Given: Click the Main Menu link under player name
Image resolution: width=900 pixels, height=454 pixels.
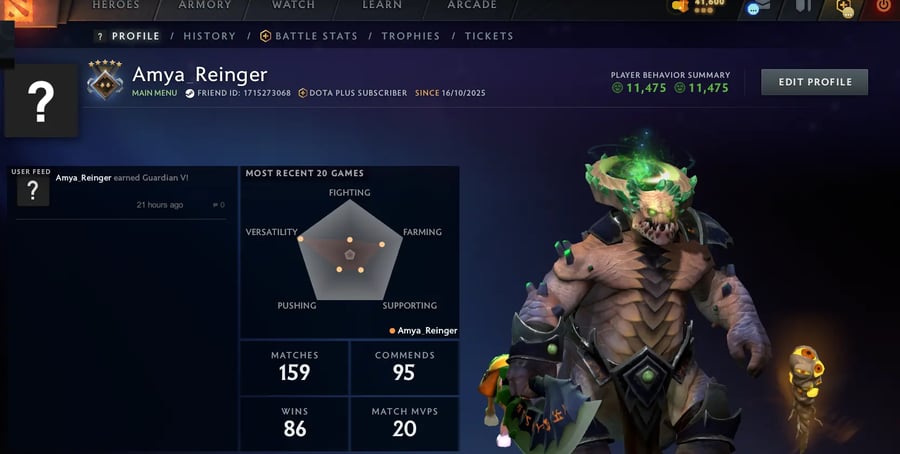Looking at the screenshot, I should coord(154,93).
